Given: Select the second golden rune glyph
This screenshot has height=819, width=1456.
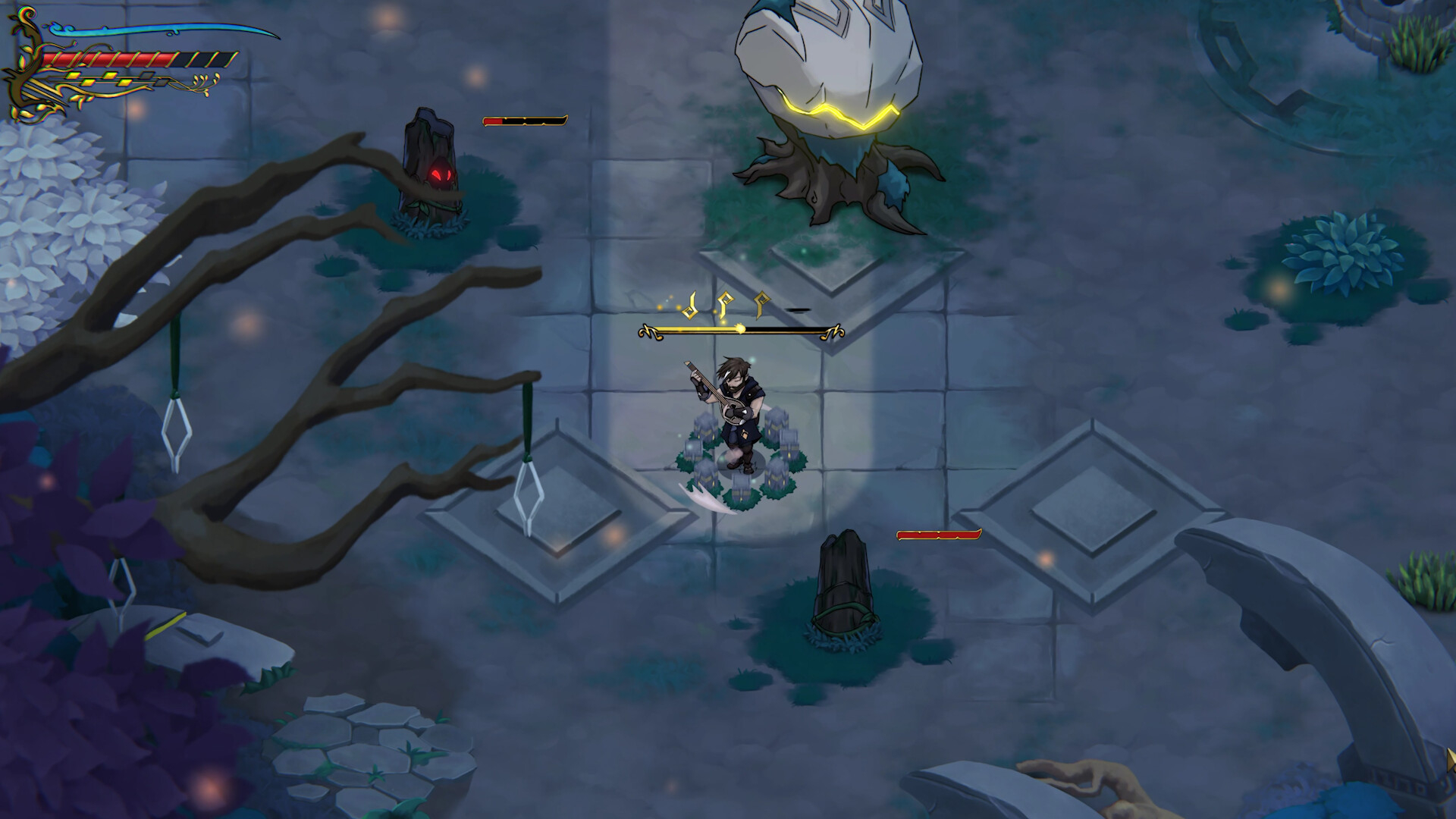Looking at the screenshot, I should click(726, 305).
